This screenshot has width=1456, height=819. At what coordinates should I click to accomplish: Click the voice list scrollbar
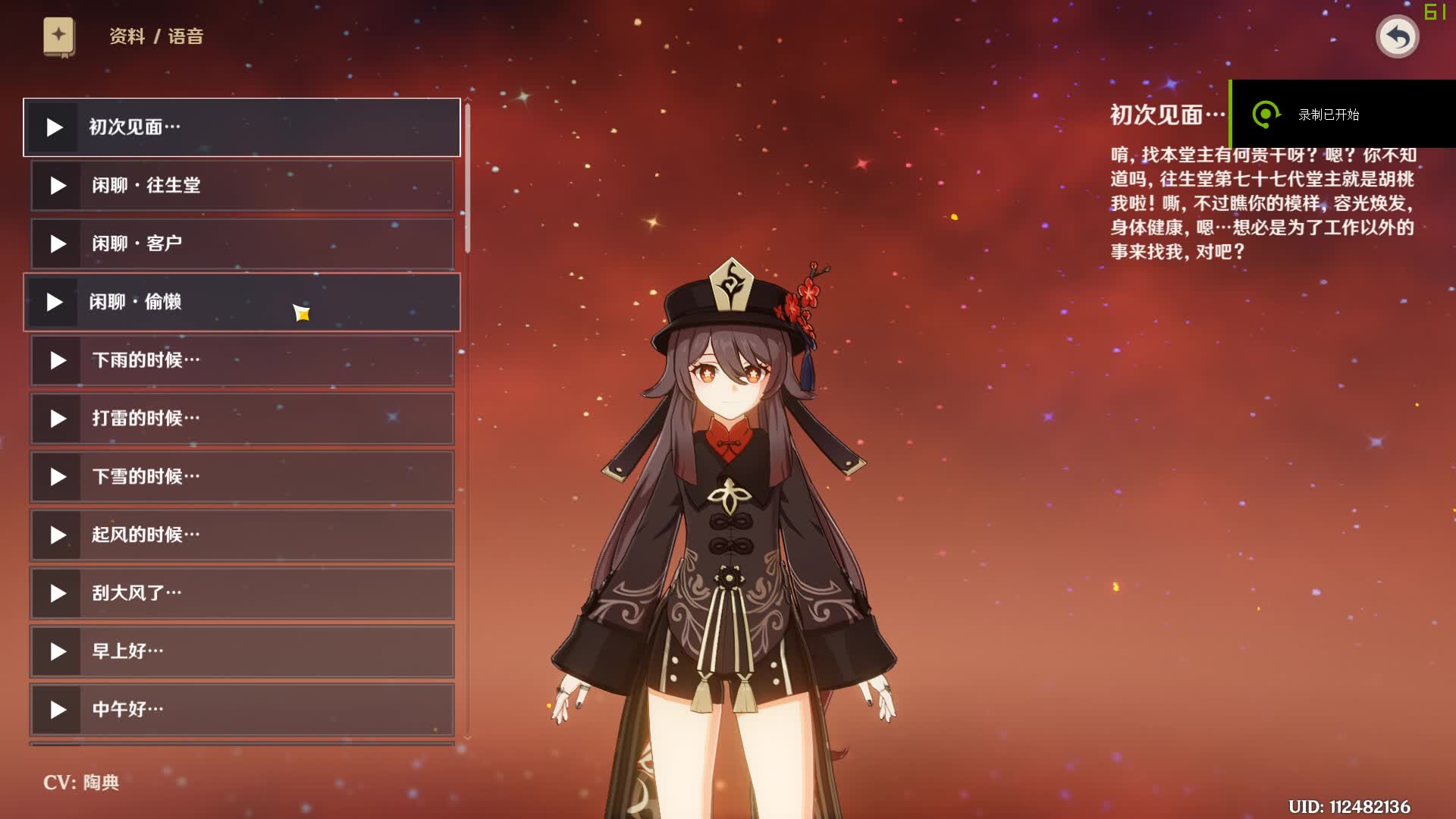(x=468, y=179)
